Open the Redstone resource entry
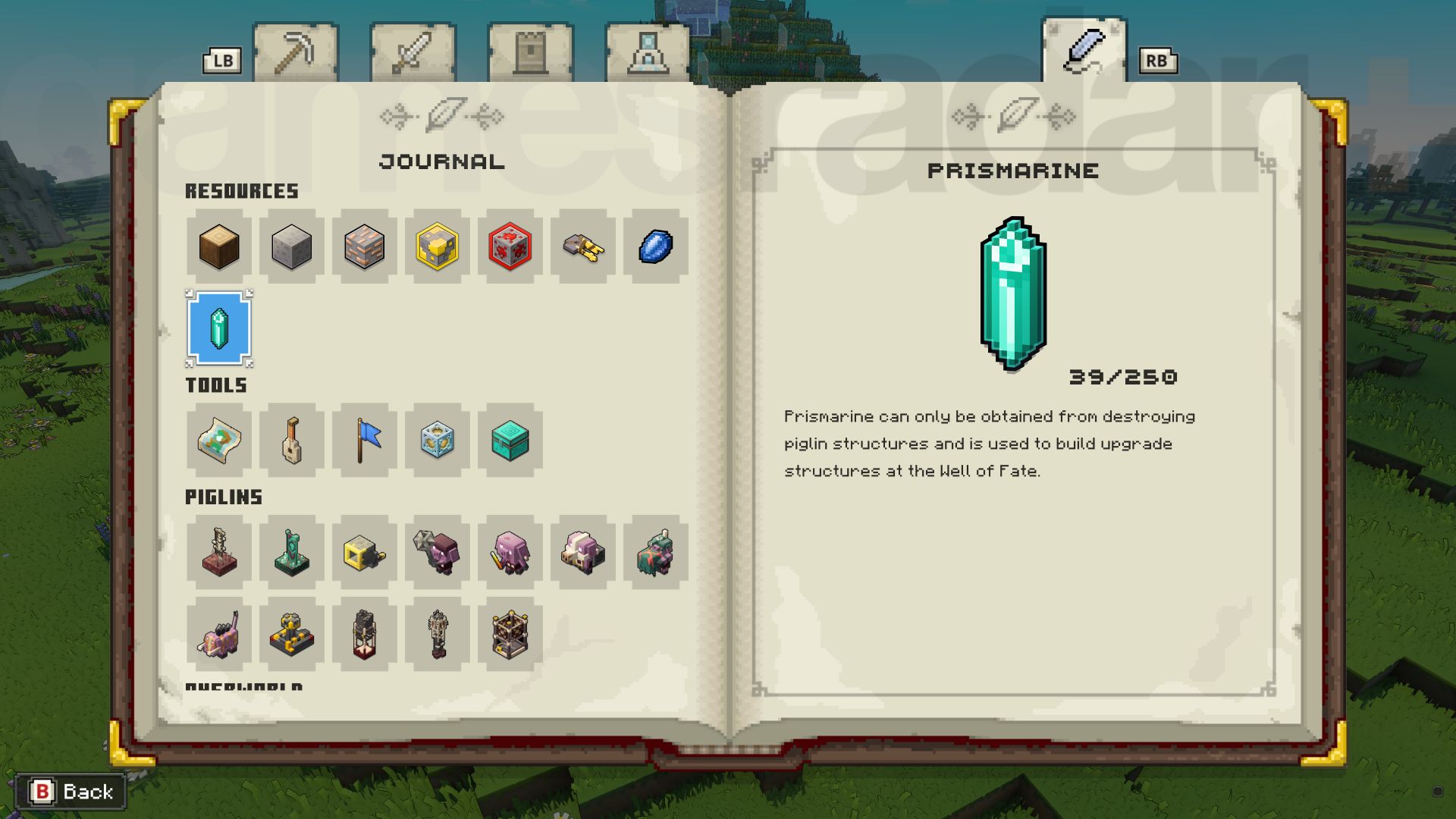This screenshot has height=819, width=1456. [x=510, y=248]
